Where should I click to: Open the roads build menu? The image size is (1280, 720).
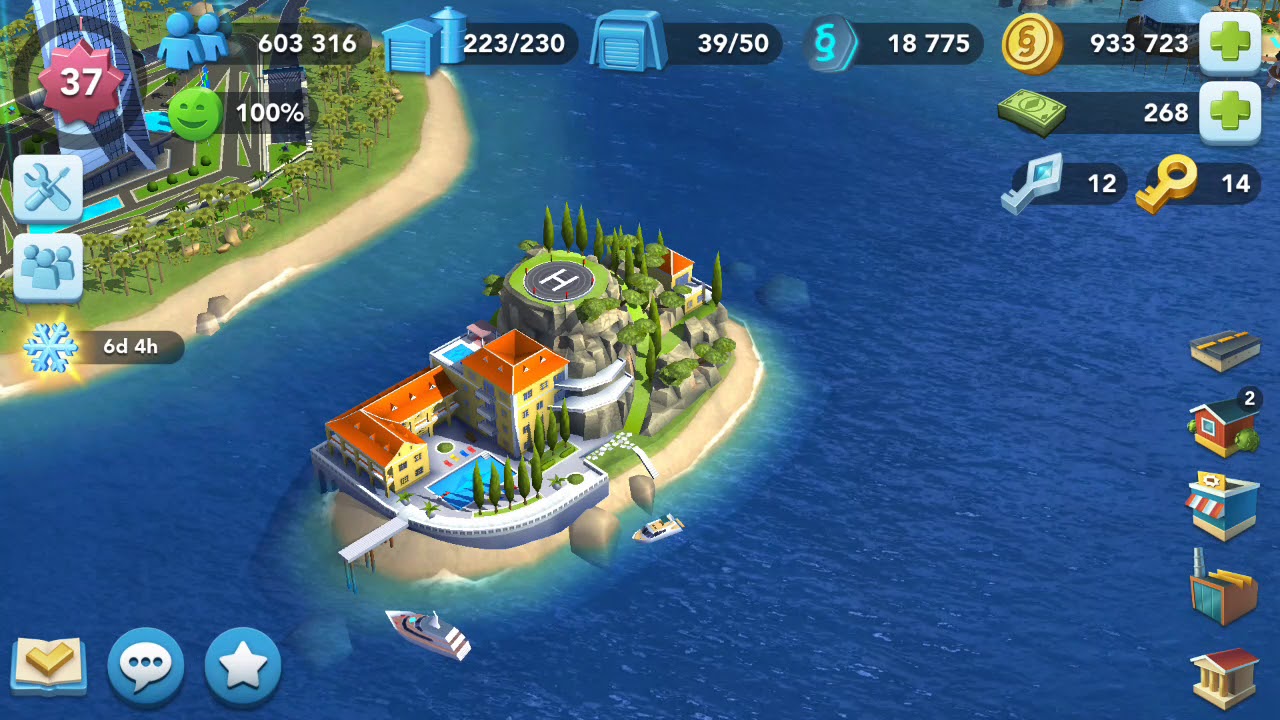1227,352
